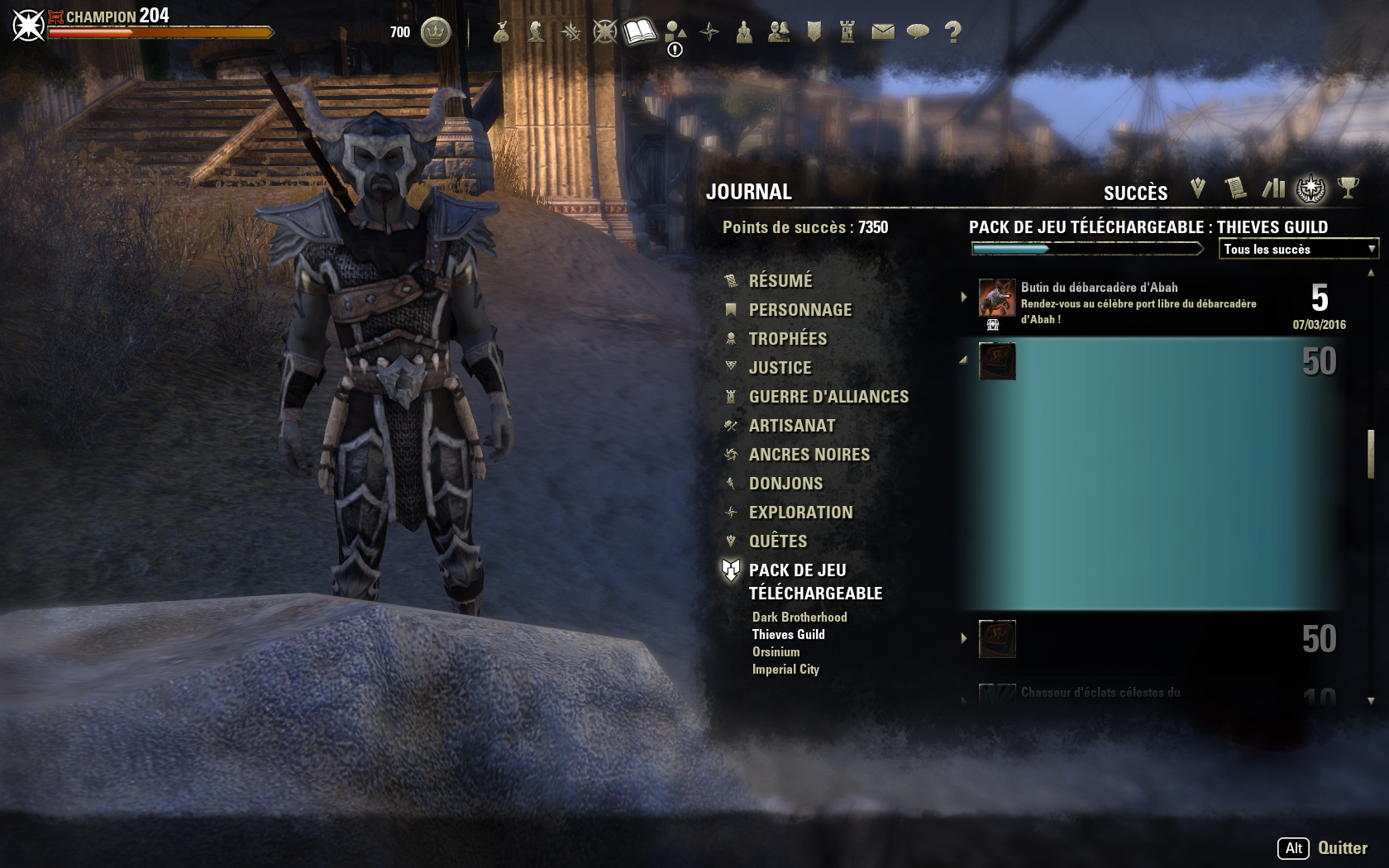
Task: Select the Orsinium DLC entry
Action: [x=776, y=651]
